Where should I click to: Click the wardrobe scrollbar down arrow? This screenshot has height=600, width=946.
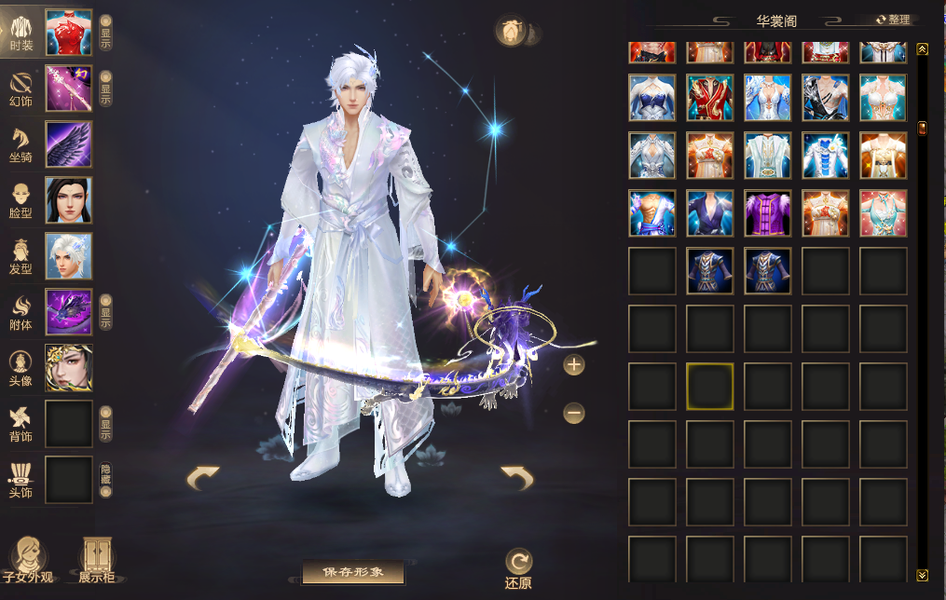[x=922, y=575]
